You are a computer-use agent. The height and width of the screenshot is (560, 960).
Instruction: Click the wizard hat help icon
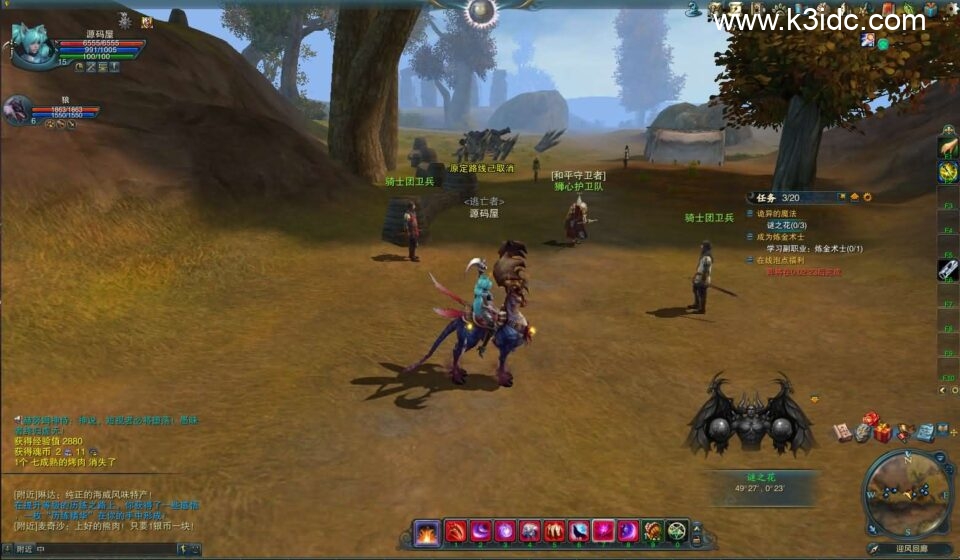[692, 10]
